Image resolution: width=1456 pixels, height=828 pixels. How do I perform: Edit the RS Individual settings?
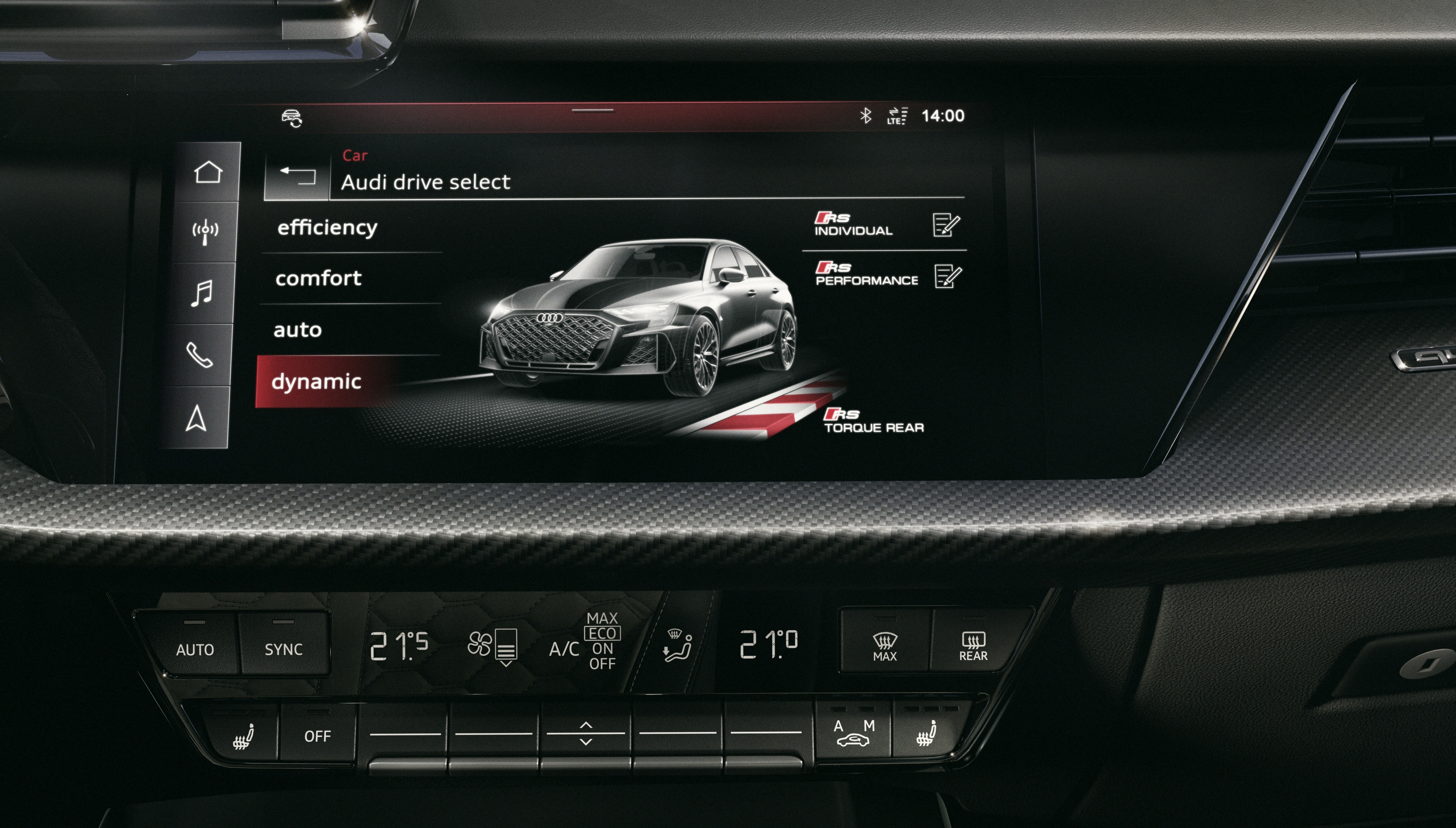pyautogui.click(x=946, y=225)
